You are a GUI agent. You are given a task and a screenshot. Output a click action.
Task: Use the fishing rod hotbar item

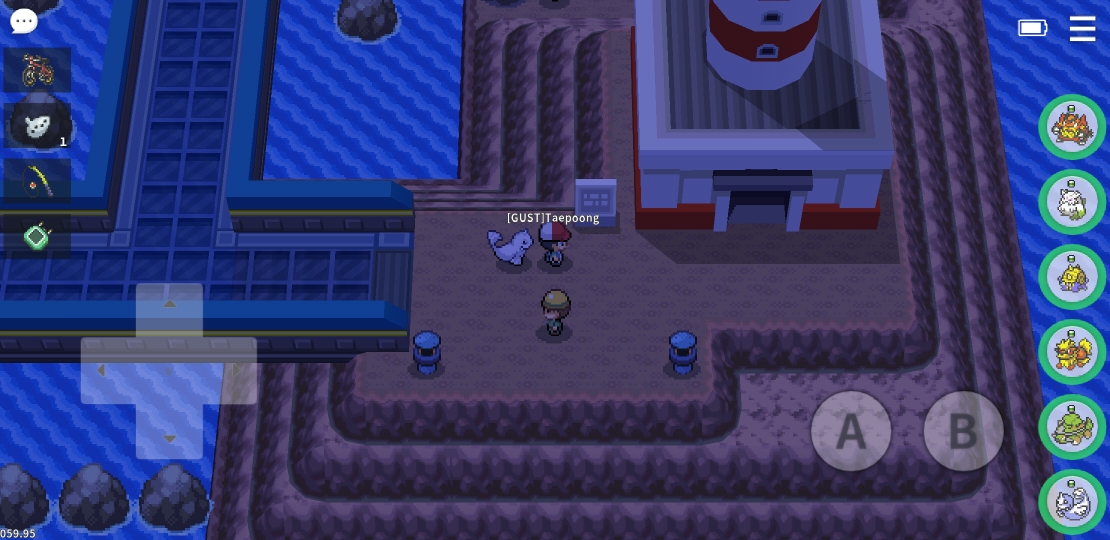[x=37, y=181]
